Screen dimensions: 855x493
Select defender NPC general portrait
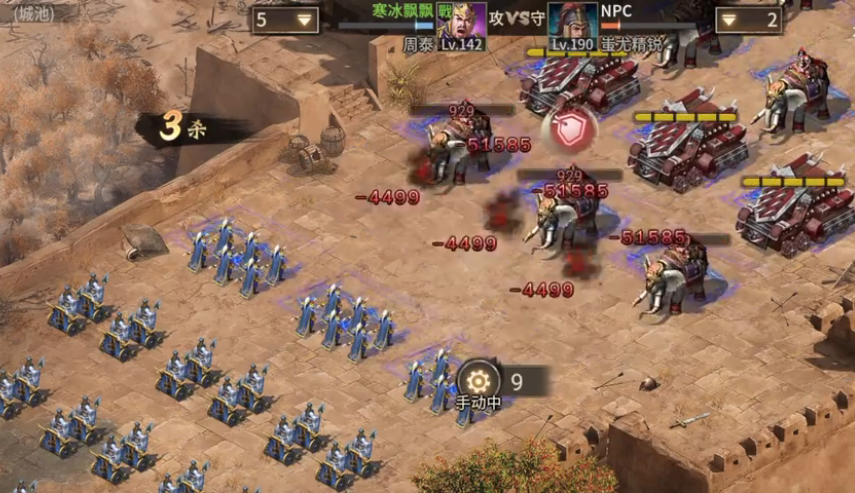click(572, 20)
